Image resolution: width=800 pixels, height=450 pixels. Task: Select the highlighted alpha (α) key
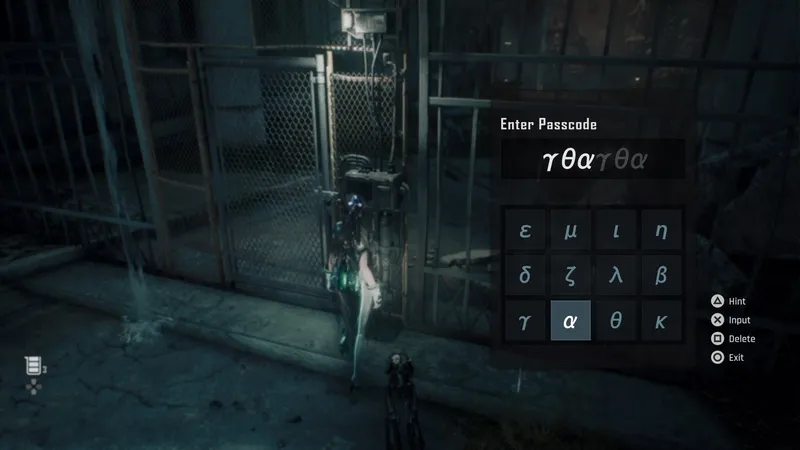(x=571, y=321)
